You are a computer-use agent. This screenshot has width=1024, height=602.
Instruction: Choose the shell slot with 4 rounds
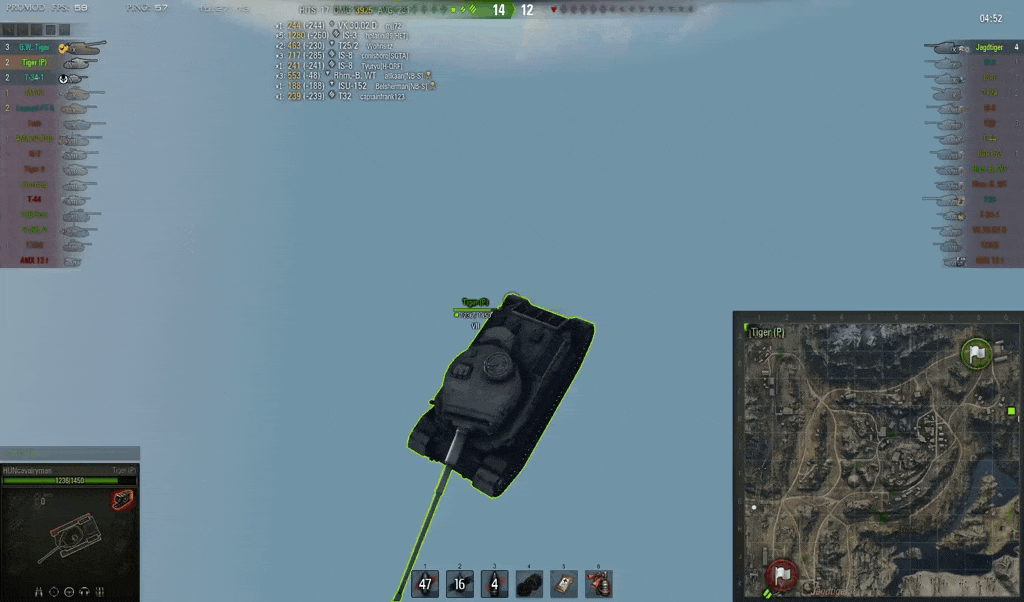click(x=495, y=584)
